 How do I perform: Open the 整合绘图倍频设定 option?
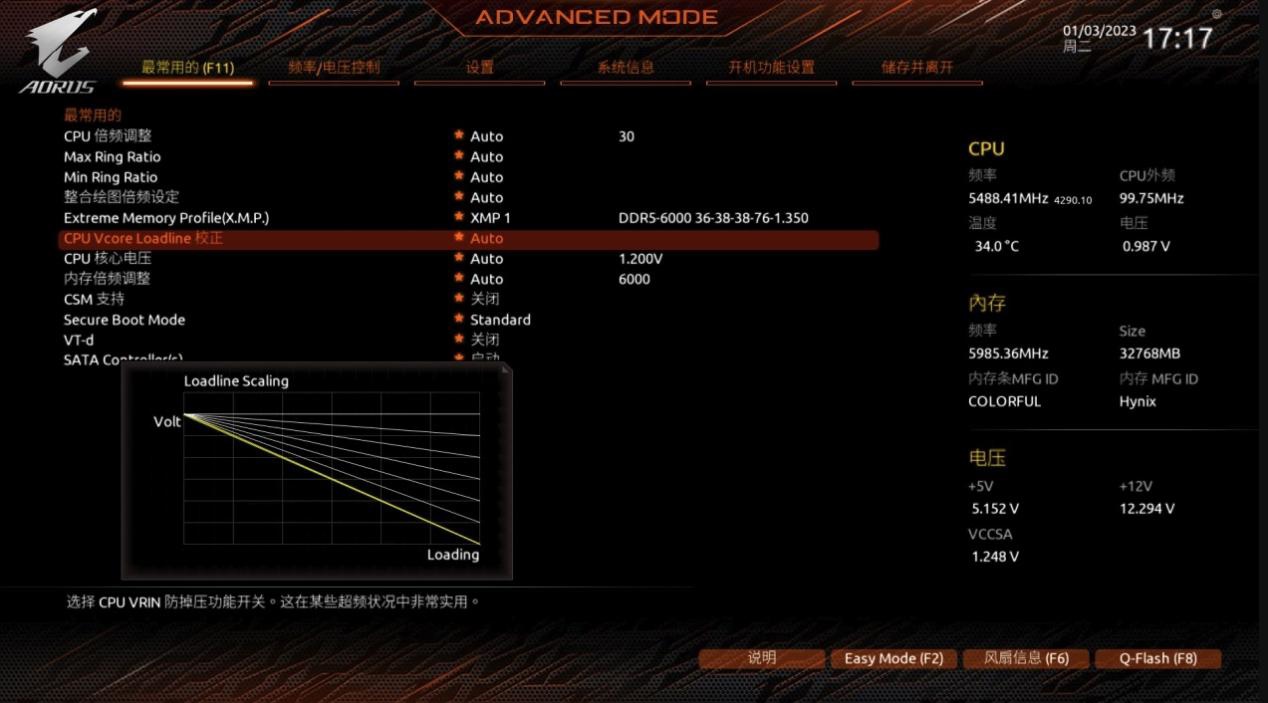click(x=122, y=197)
